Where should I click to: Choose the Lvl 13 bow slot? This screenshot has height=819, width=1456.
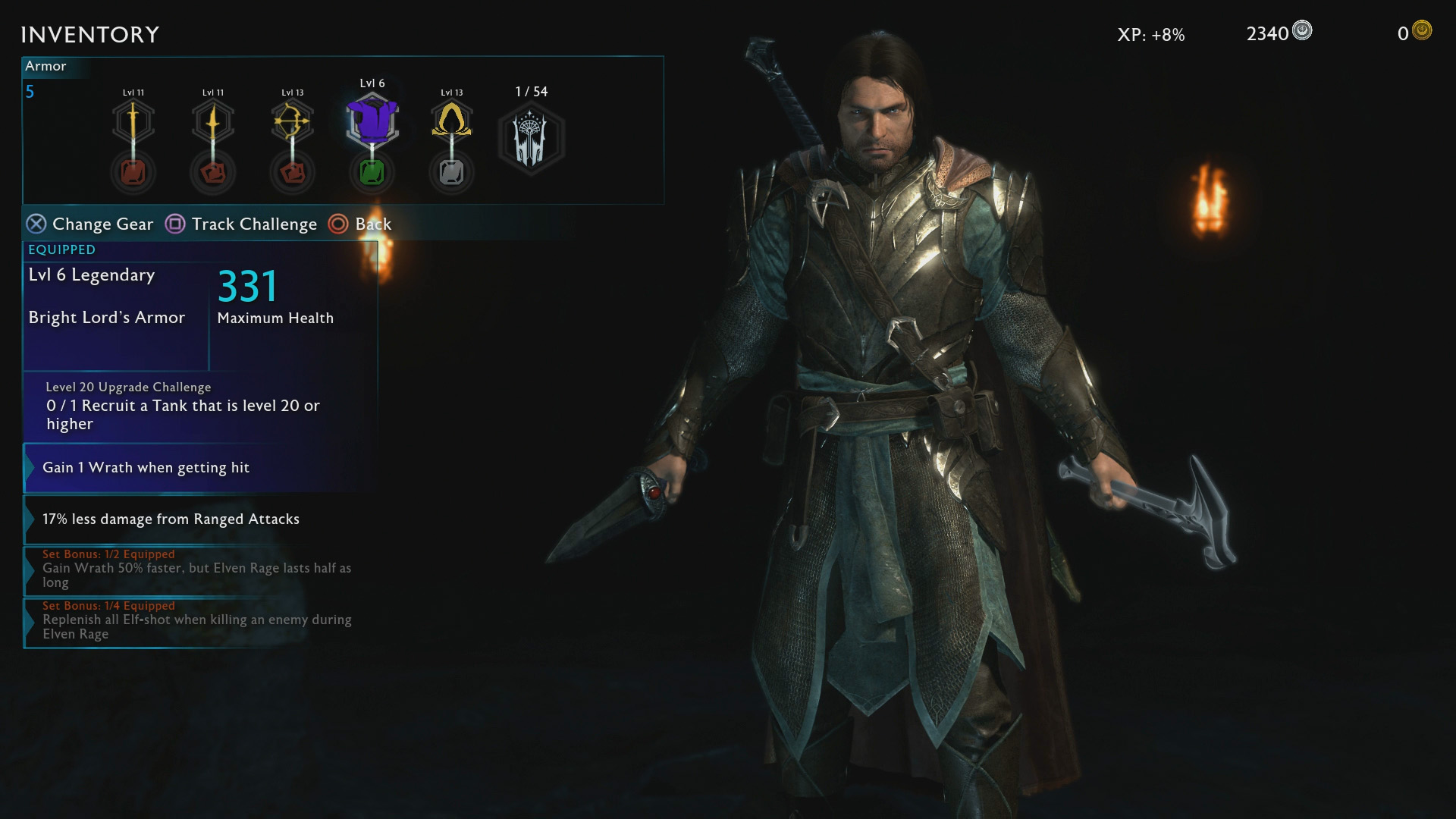tap(293, 121)
